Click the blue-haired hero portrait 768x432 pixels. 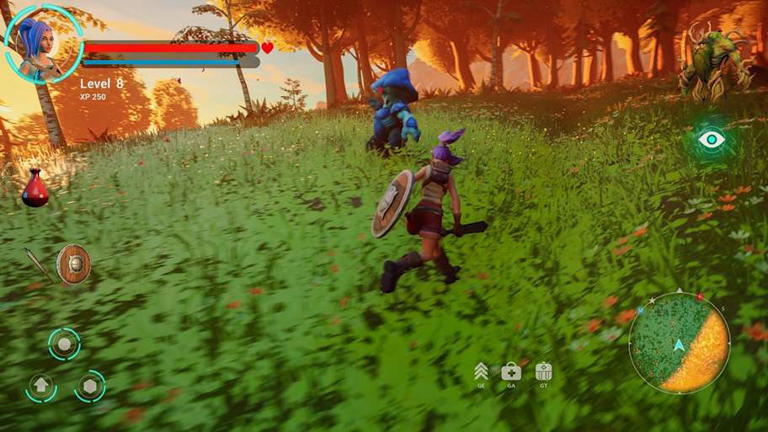pos(43,44)
